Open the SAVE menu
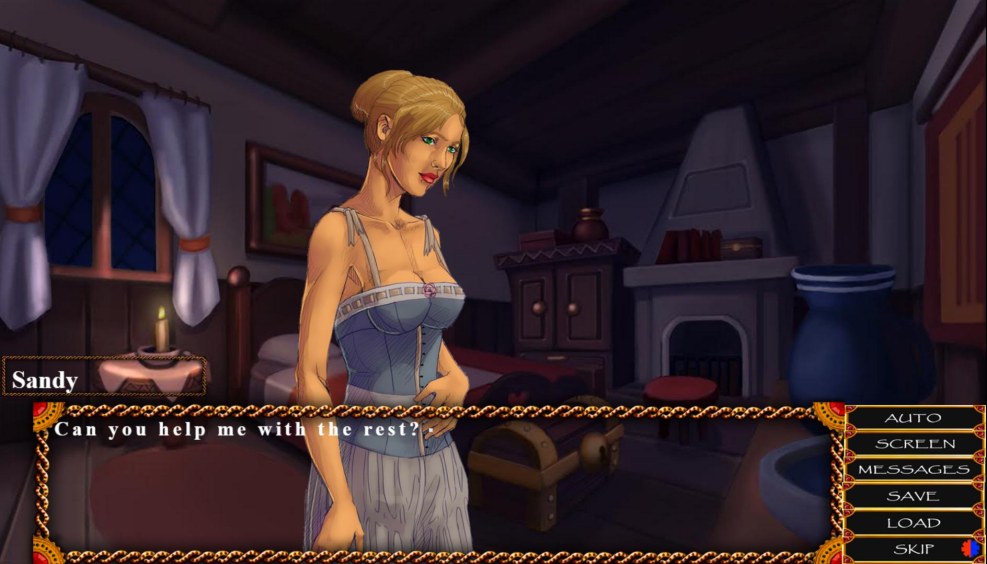Screen dimensions: 987x564 click(x=913, y=496)
